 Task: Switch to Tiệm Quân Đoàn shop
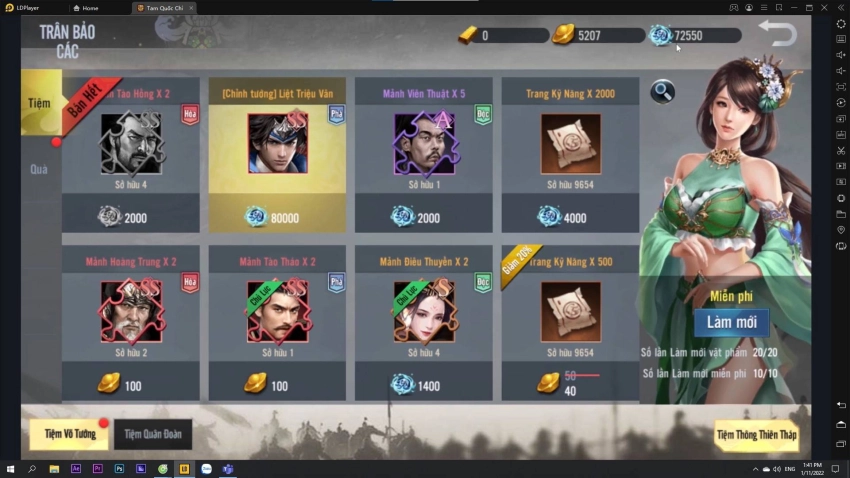(153, 434)
